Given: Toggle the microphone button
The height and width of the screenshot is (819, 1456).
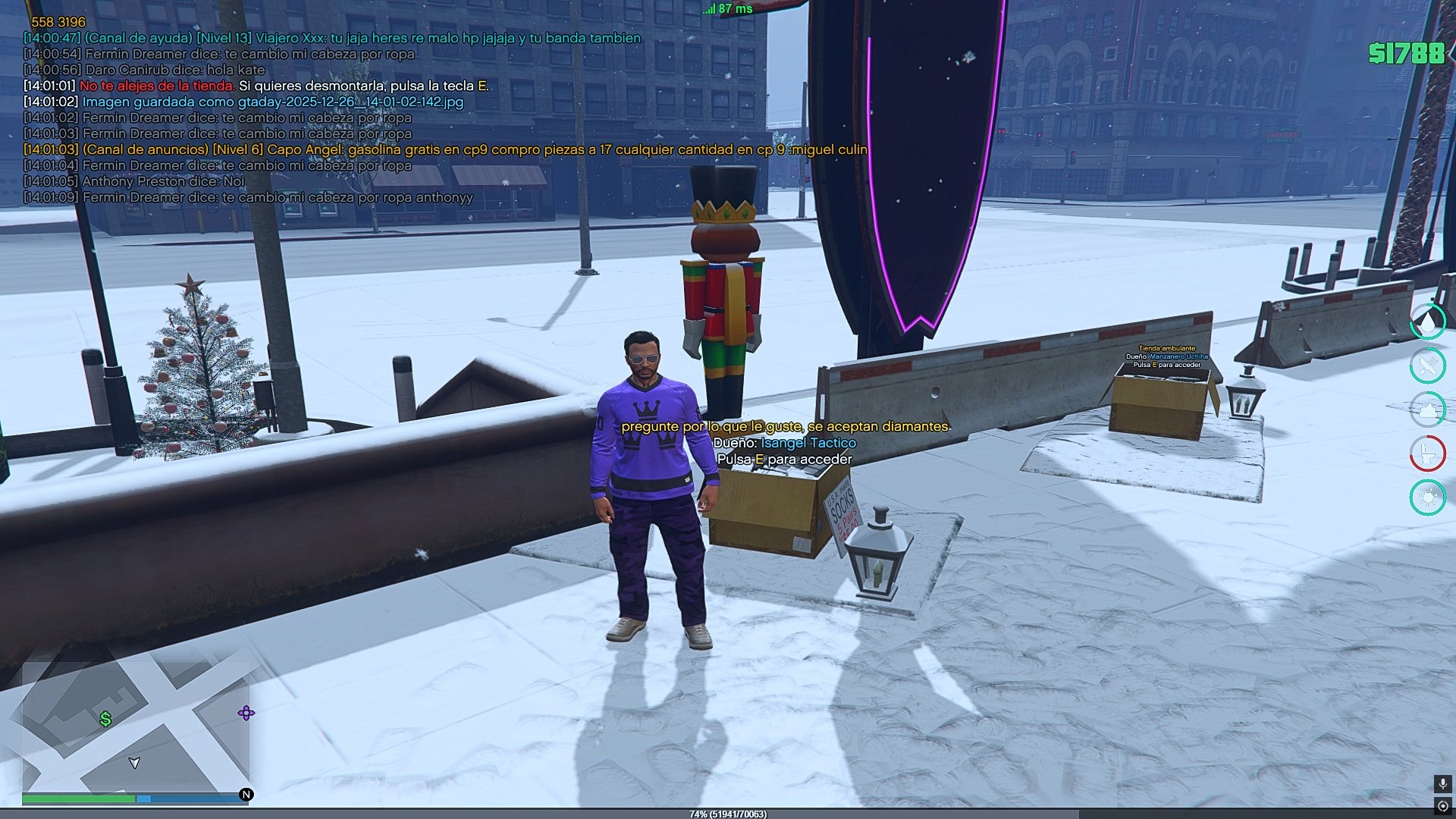Looking at the screenshot, I should 1442,783.
